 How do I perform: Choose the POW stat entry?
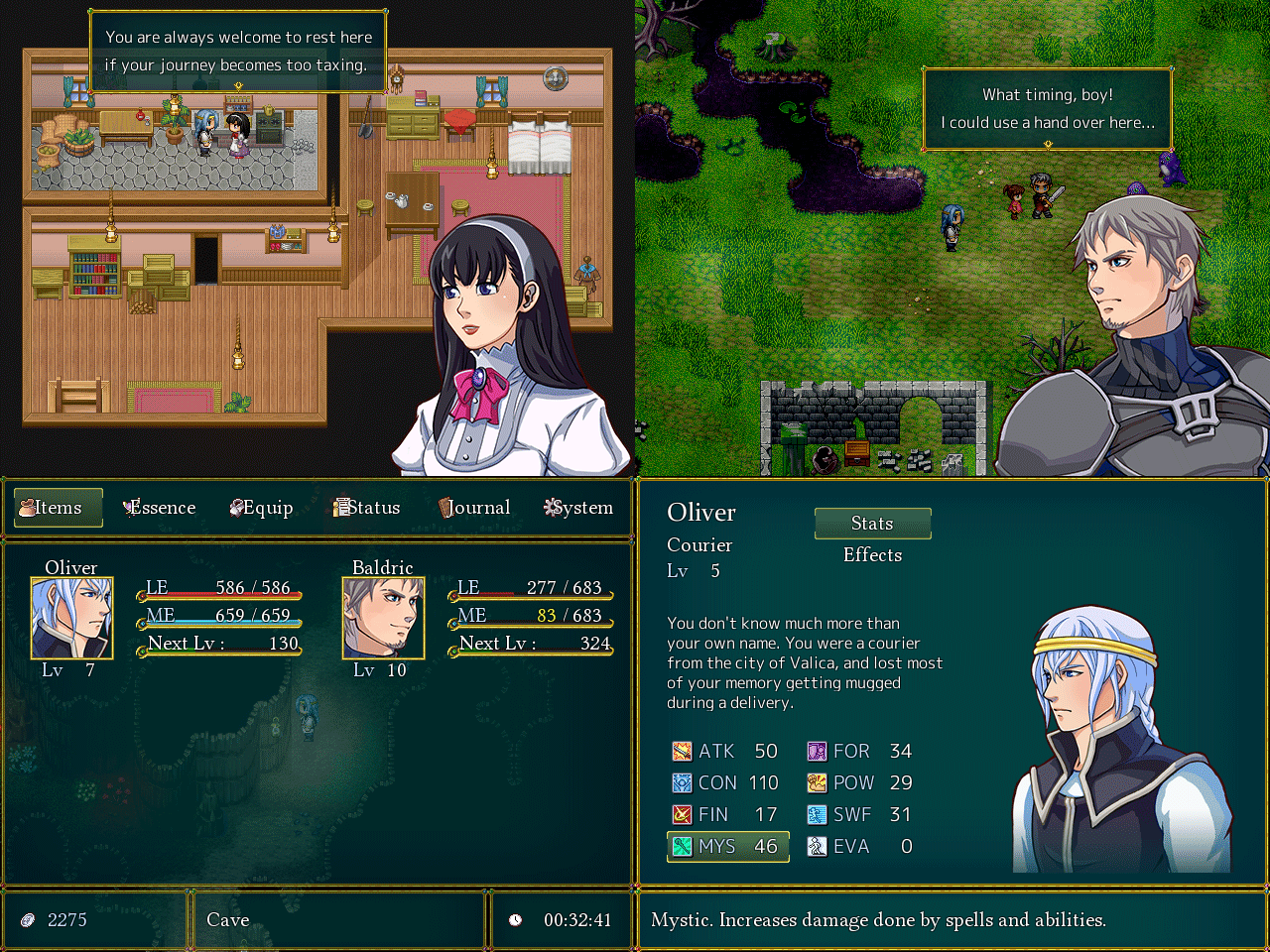tap(860, 783)
